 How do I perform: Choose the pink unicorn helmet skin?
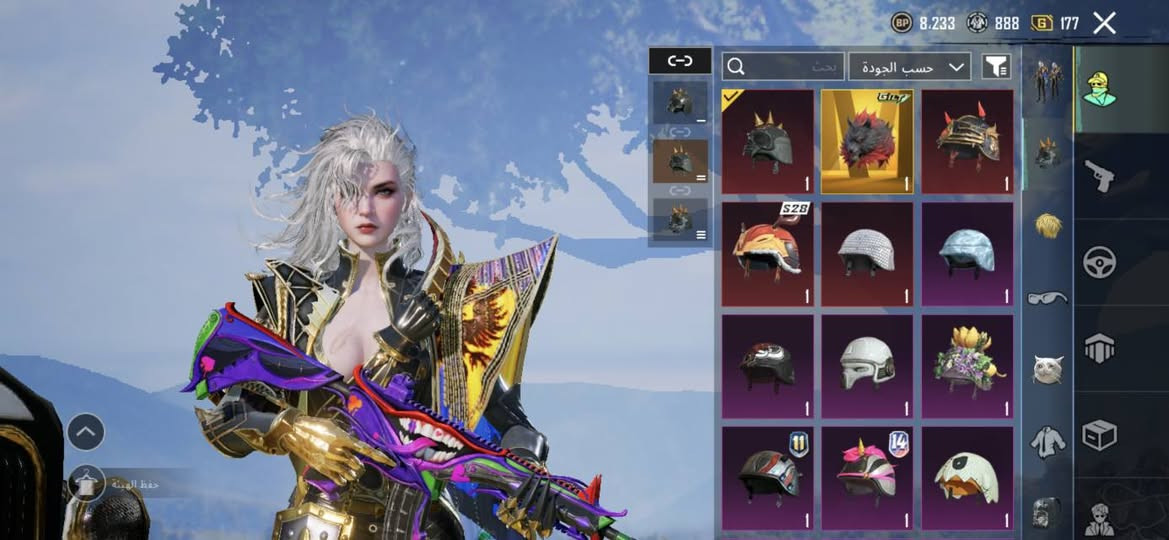coord(867,478)
